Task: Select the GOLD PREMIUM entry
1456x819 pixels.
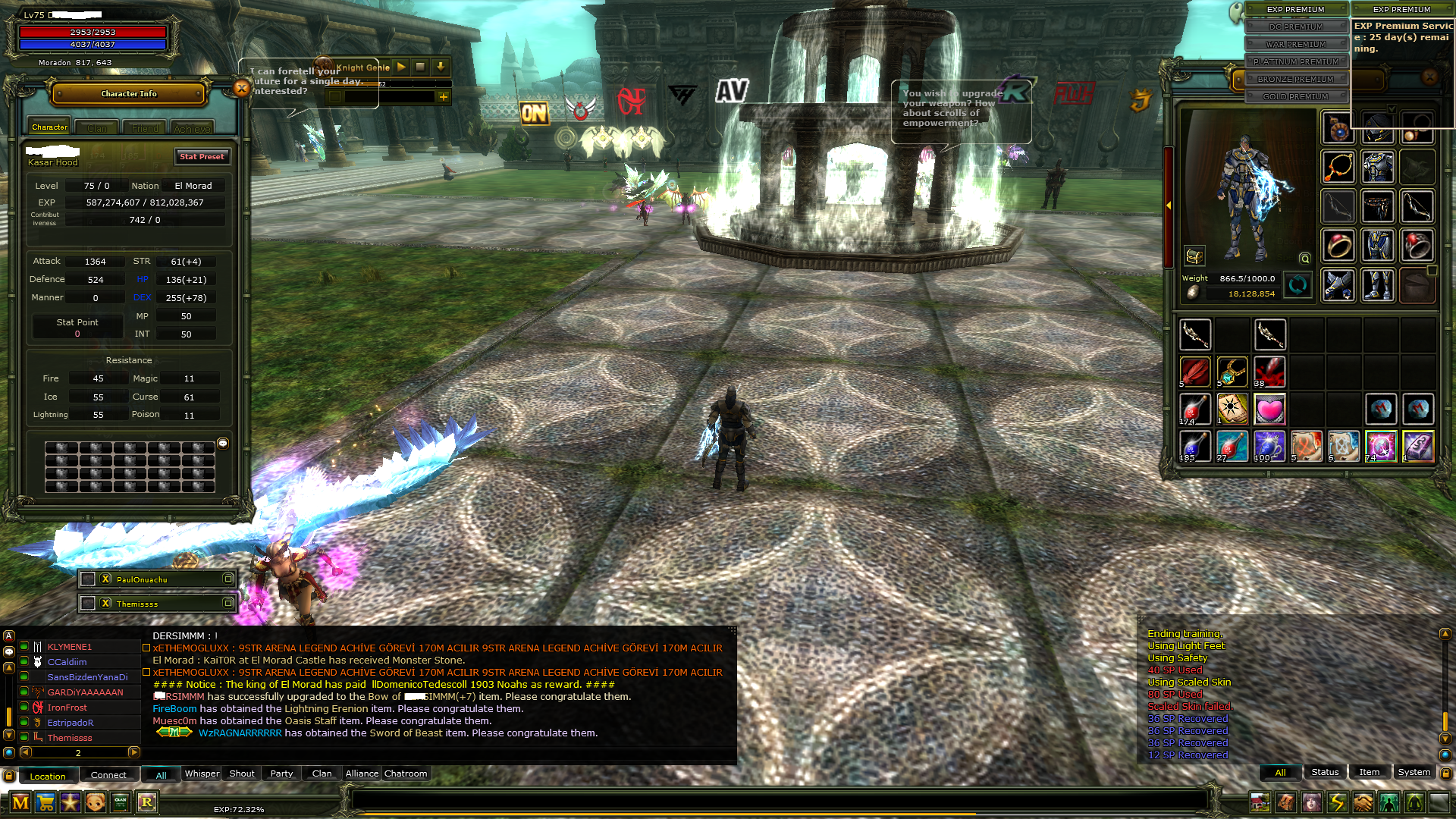Action: (x=1295, y=96)
